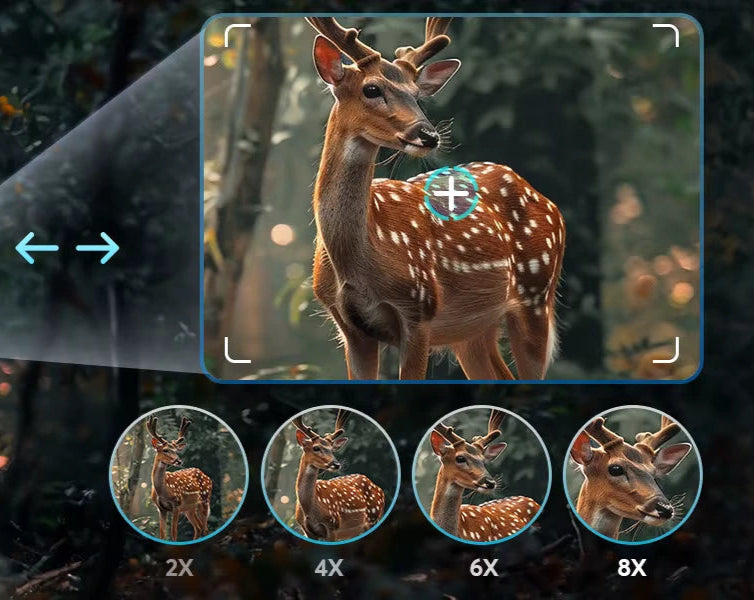This screenshot has height=600, width=754.
Task: Switch to the 6X zoom thumbnail
Action: tap(482, 476)
